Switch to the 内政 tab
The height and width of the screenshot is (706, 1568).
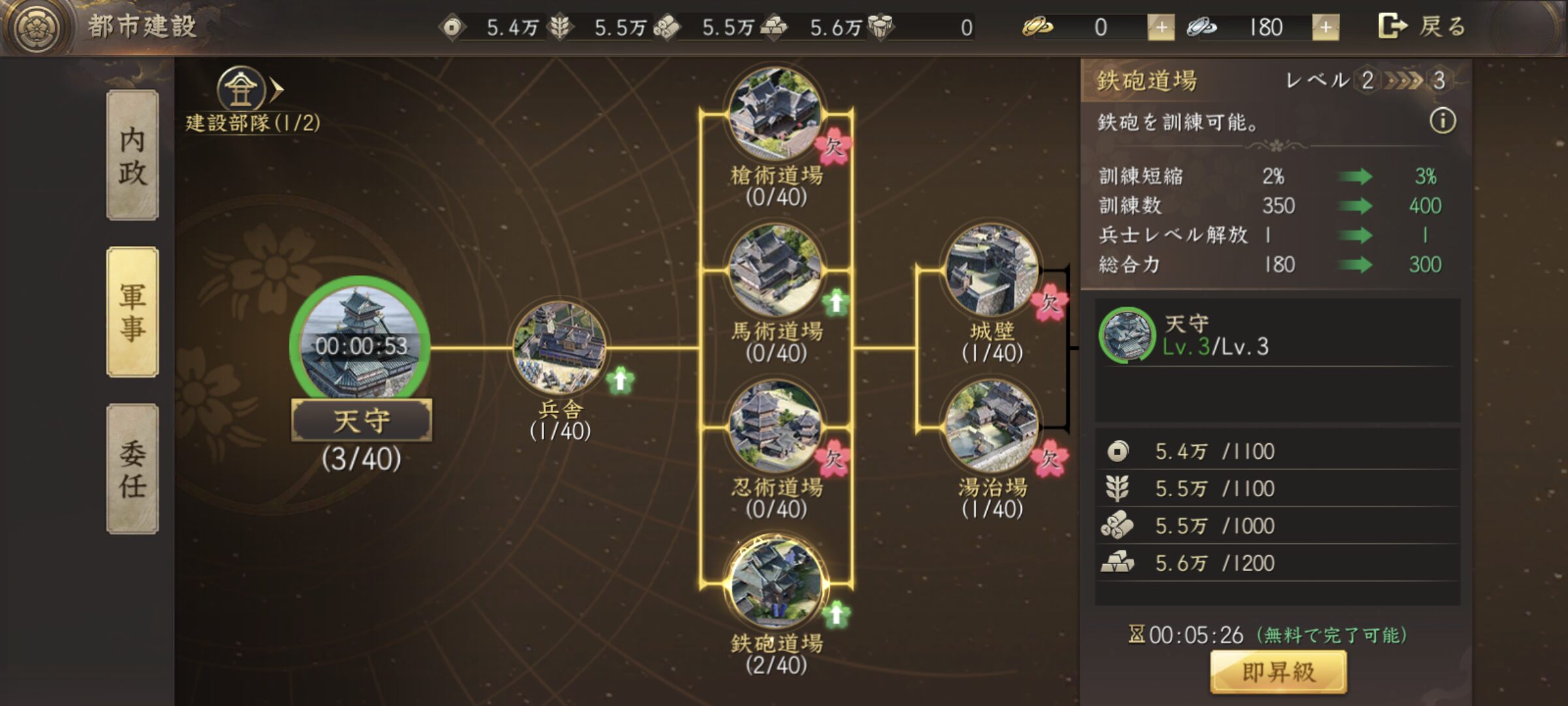(133, 155)
